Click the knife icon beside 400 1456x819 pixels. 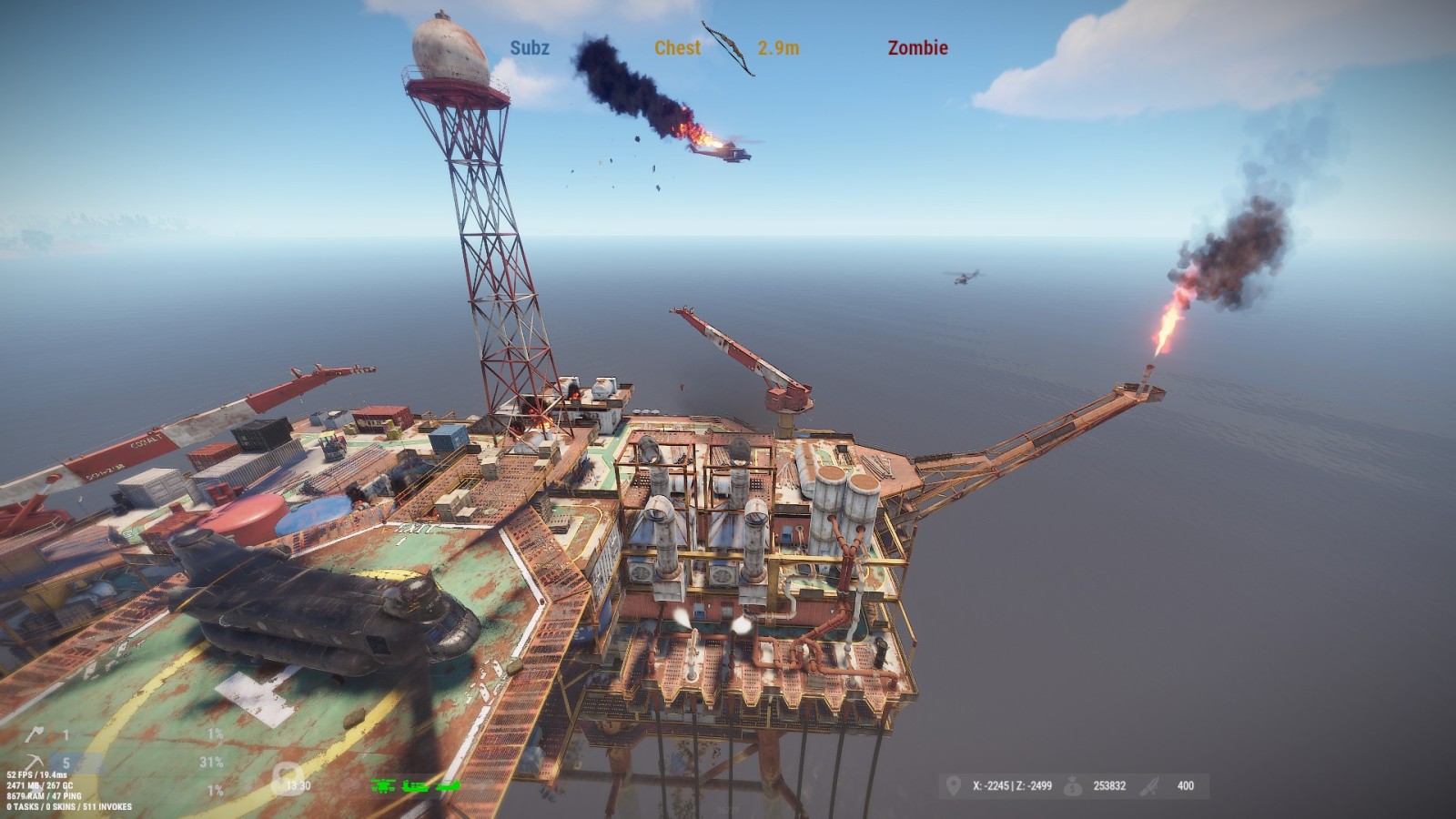[1151, 785]
